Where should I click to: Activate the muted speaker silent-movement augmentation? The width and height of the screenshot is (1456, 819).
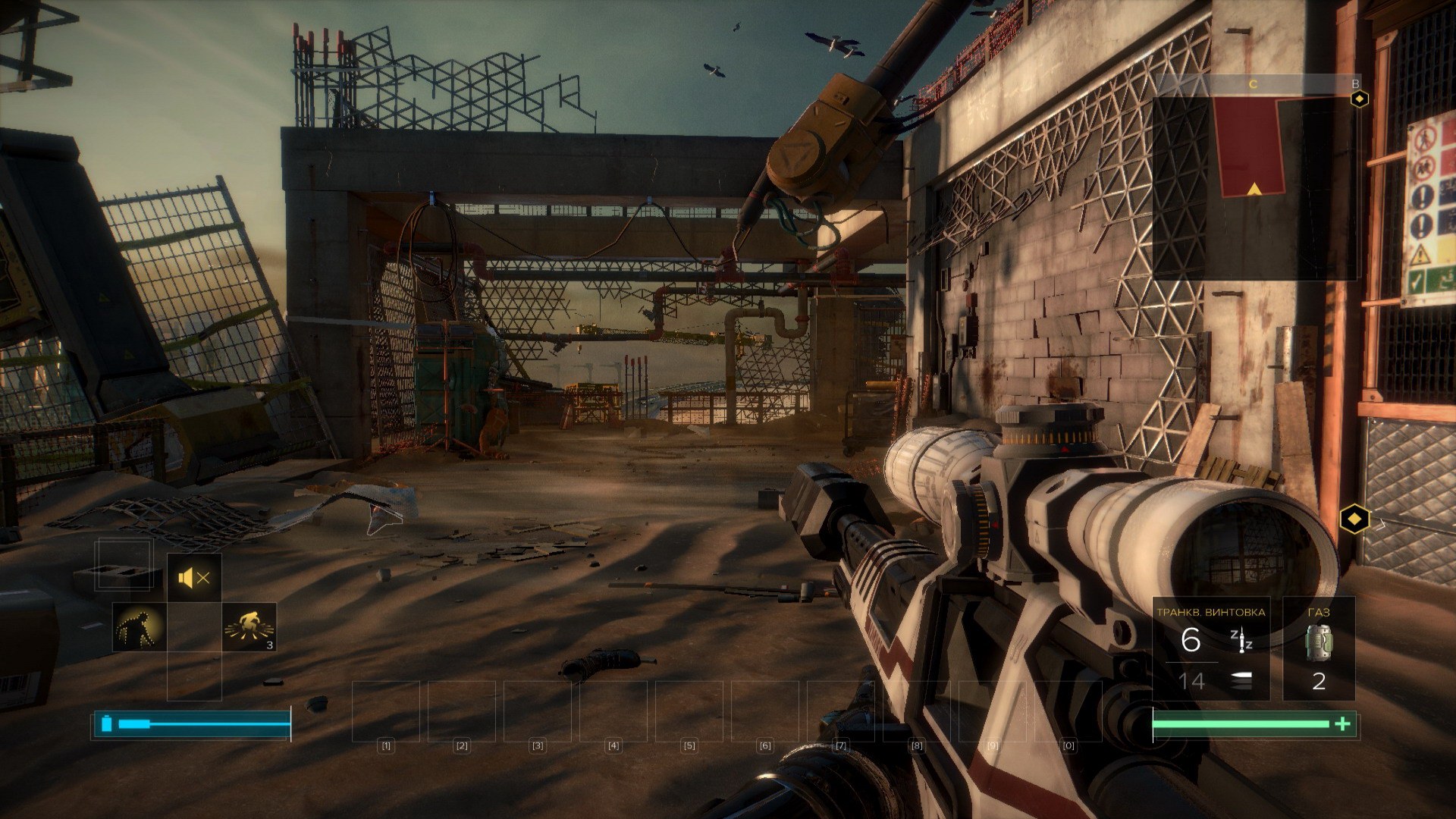(194, 579)
